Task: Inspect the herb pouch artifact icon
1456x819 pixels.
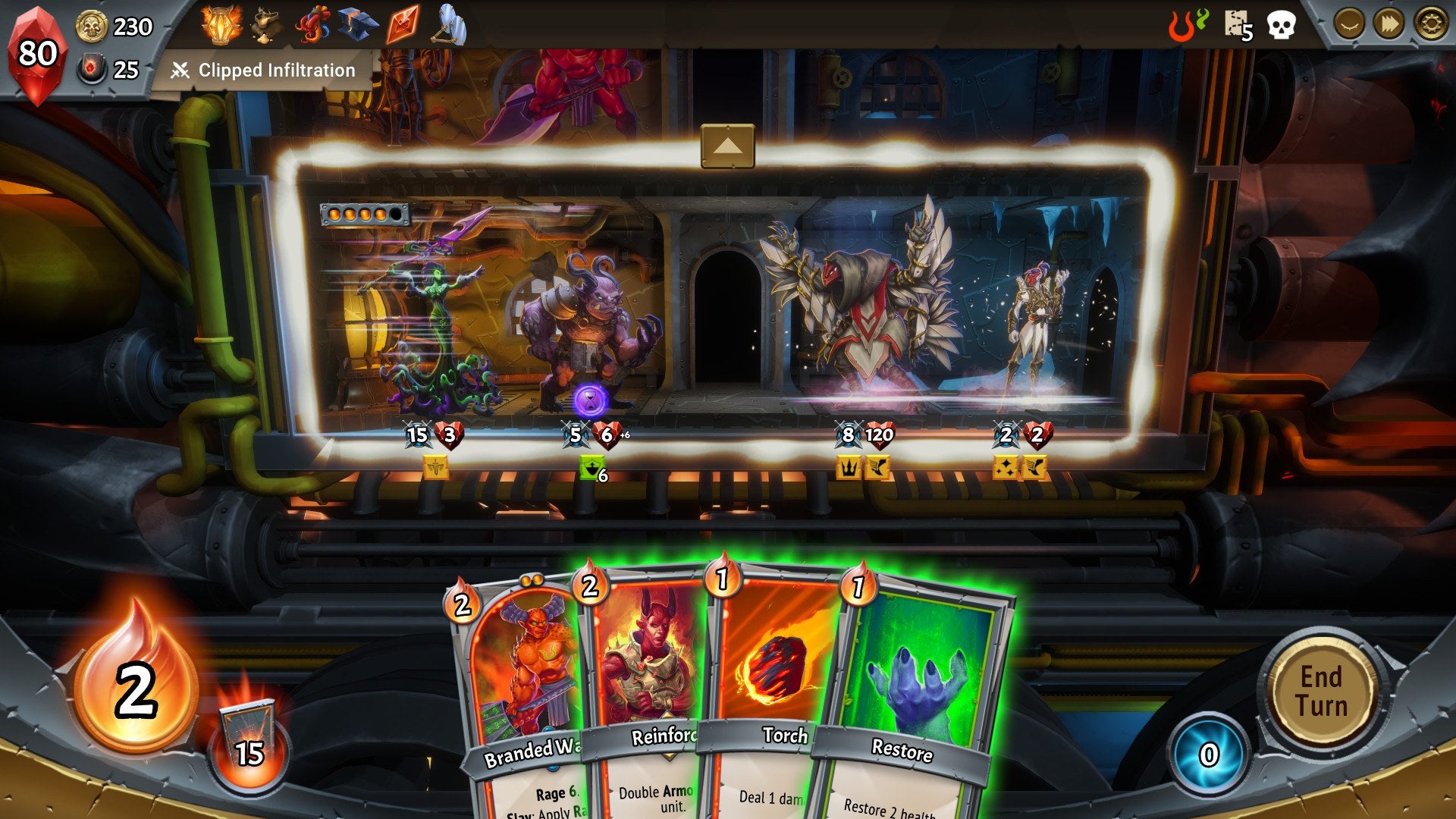Action: pyautogui.click(x=266, y=24)
